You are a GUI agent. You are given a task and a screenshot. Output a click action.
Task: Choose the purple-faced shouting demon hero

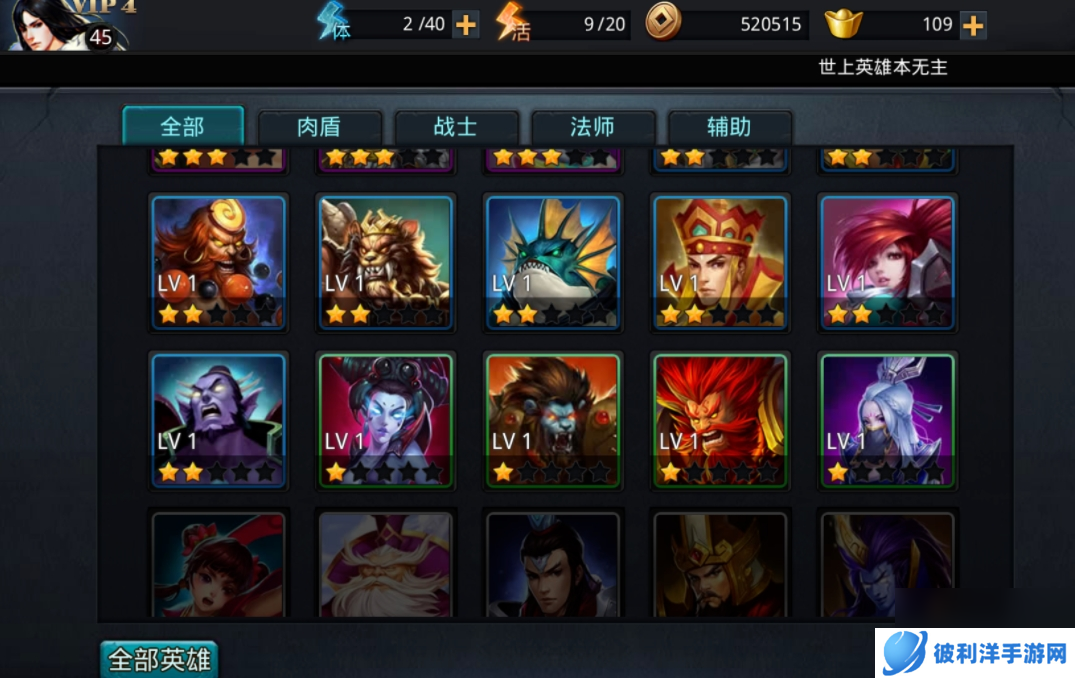(x=219, y=420)
